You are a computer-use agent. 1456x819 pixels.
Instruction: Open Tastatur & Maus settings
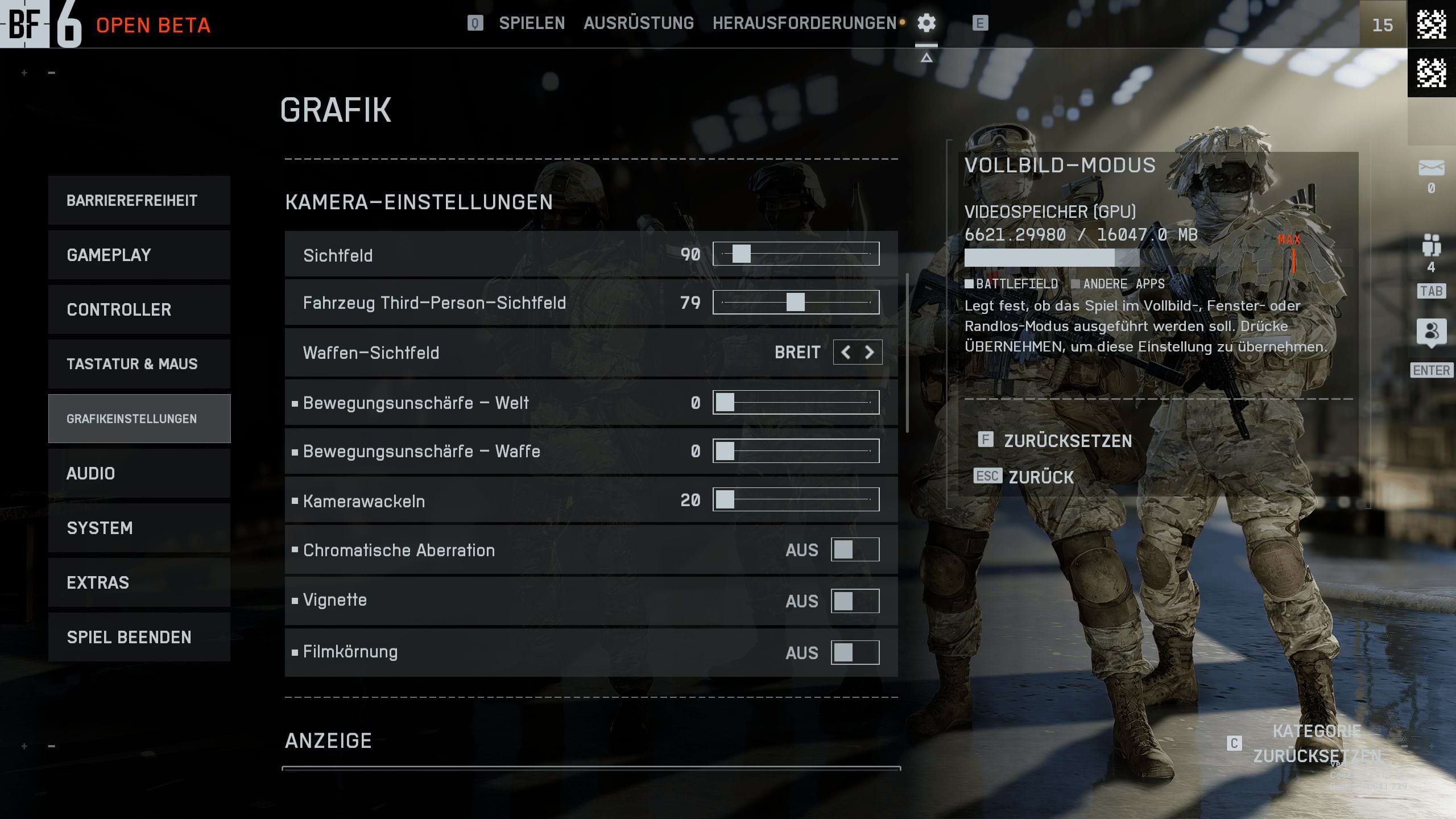(139, 364)
